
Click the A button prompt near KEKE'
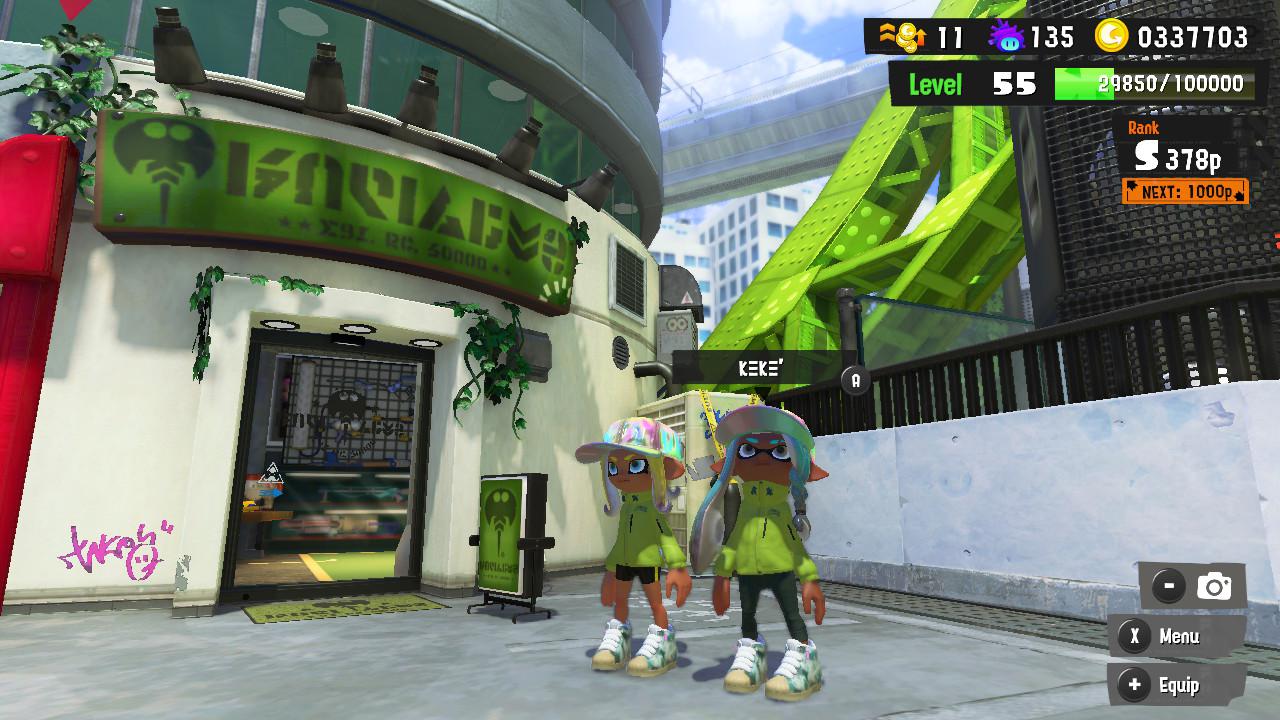click(x=855, y=379)
